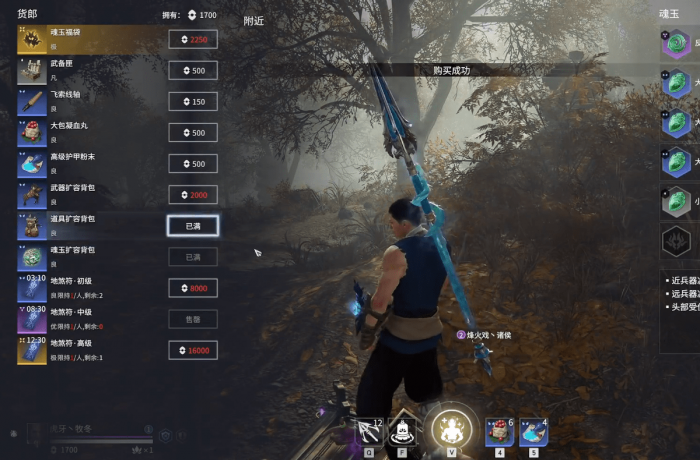Select the grey-framed green soul jade
This screenshot has height=460, width=700.
tap(676, 201)
